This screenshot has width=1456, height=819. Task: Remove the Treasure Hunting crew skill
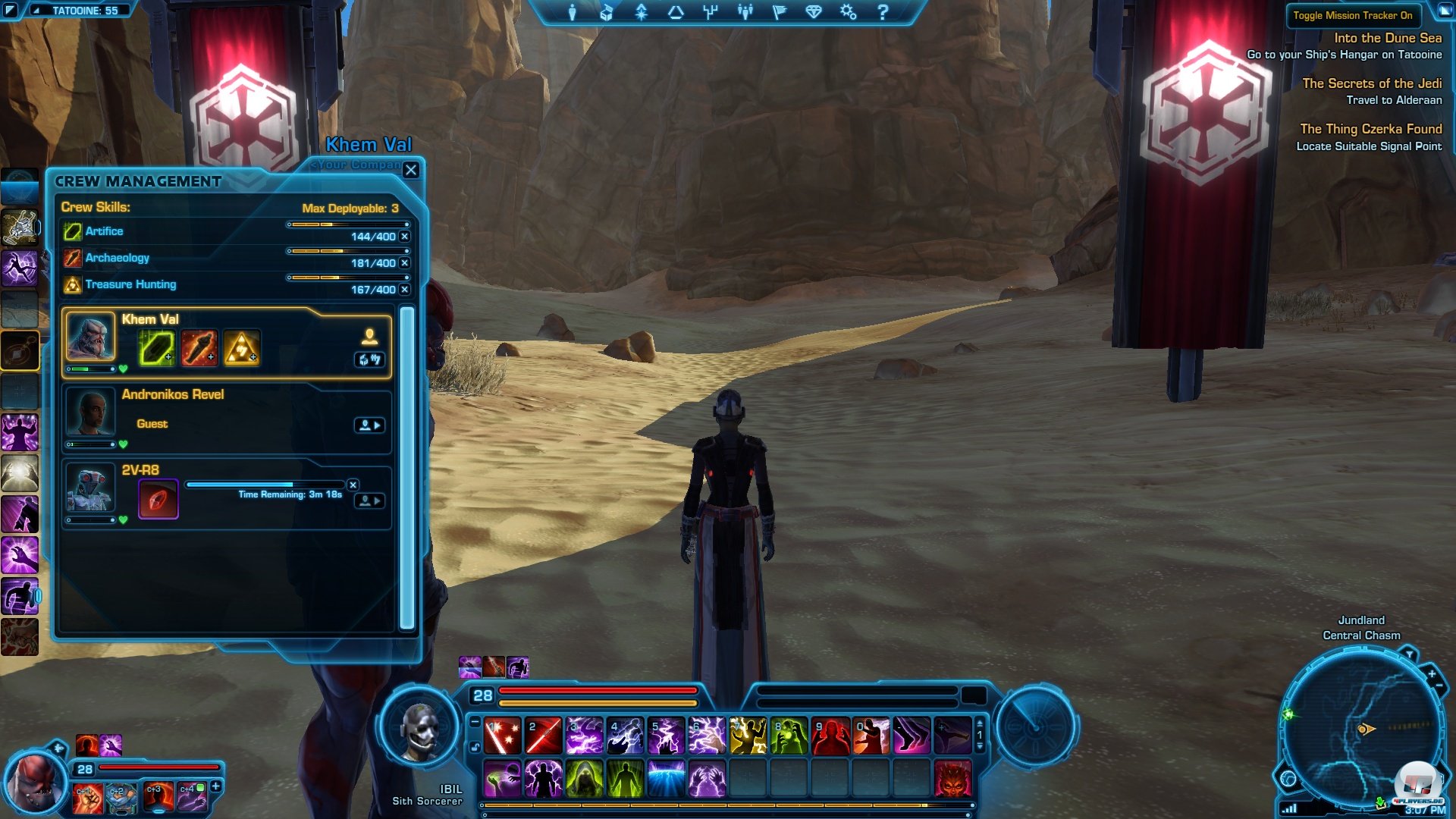(x=405, y=290)
